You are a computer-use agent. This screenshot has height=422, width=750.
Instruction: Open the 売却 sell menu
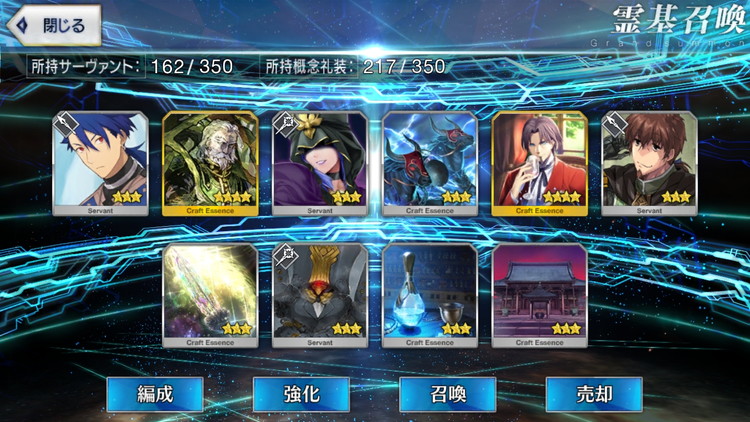coord(593,394)
